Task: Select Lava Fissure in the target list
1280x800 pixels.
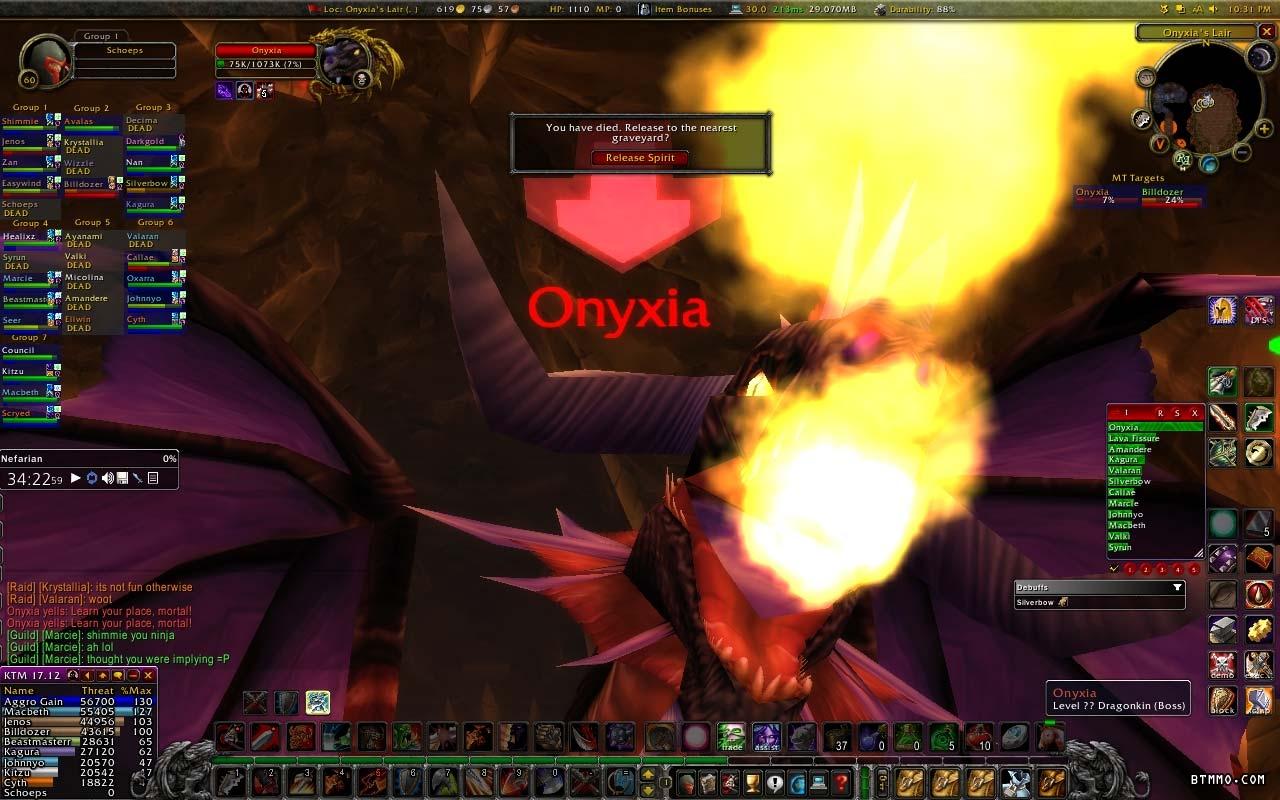Action: click(x=1134, y=439)
